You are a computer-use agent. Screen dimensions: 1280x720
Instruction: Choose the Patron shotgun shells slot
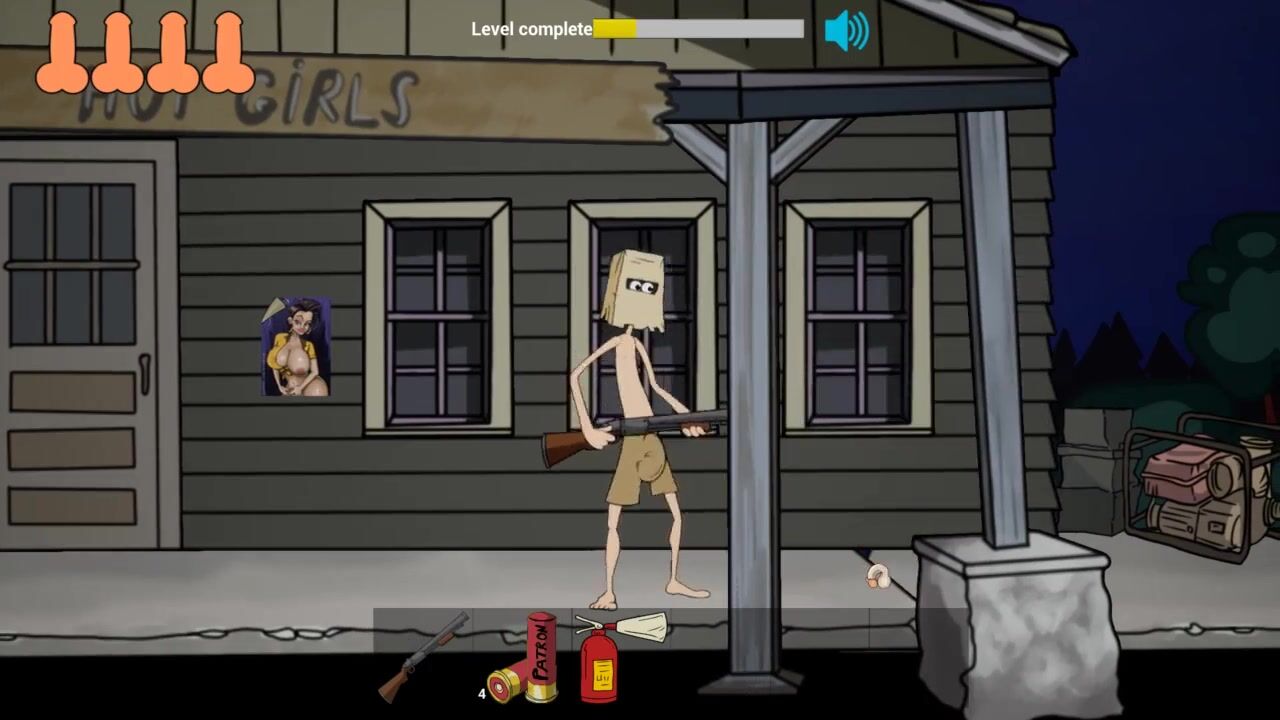[525, 660]
